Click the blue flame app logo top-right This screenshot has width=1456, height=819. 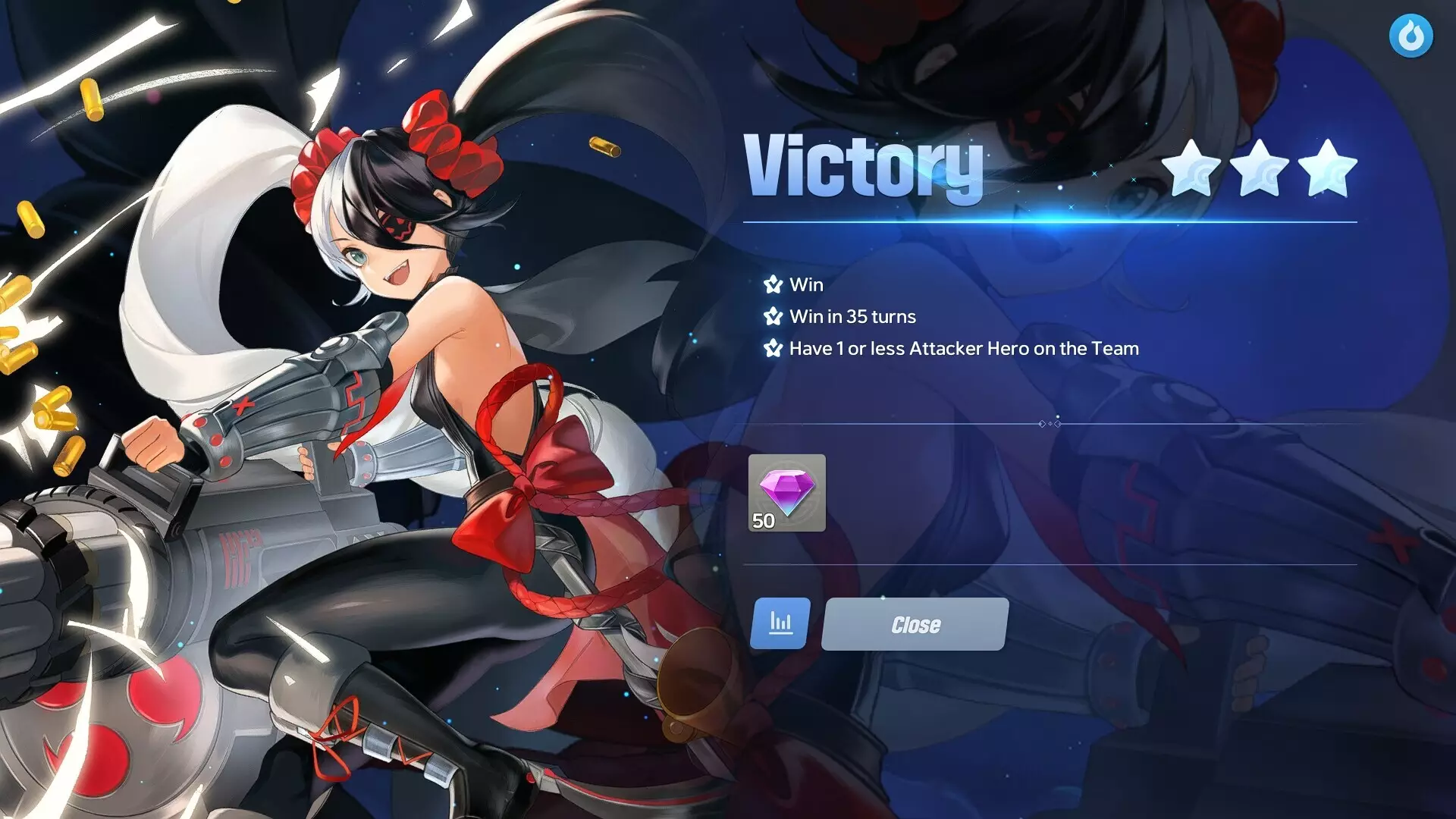coord(1409,36)
